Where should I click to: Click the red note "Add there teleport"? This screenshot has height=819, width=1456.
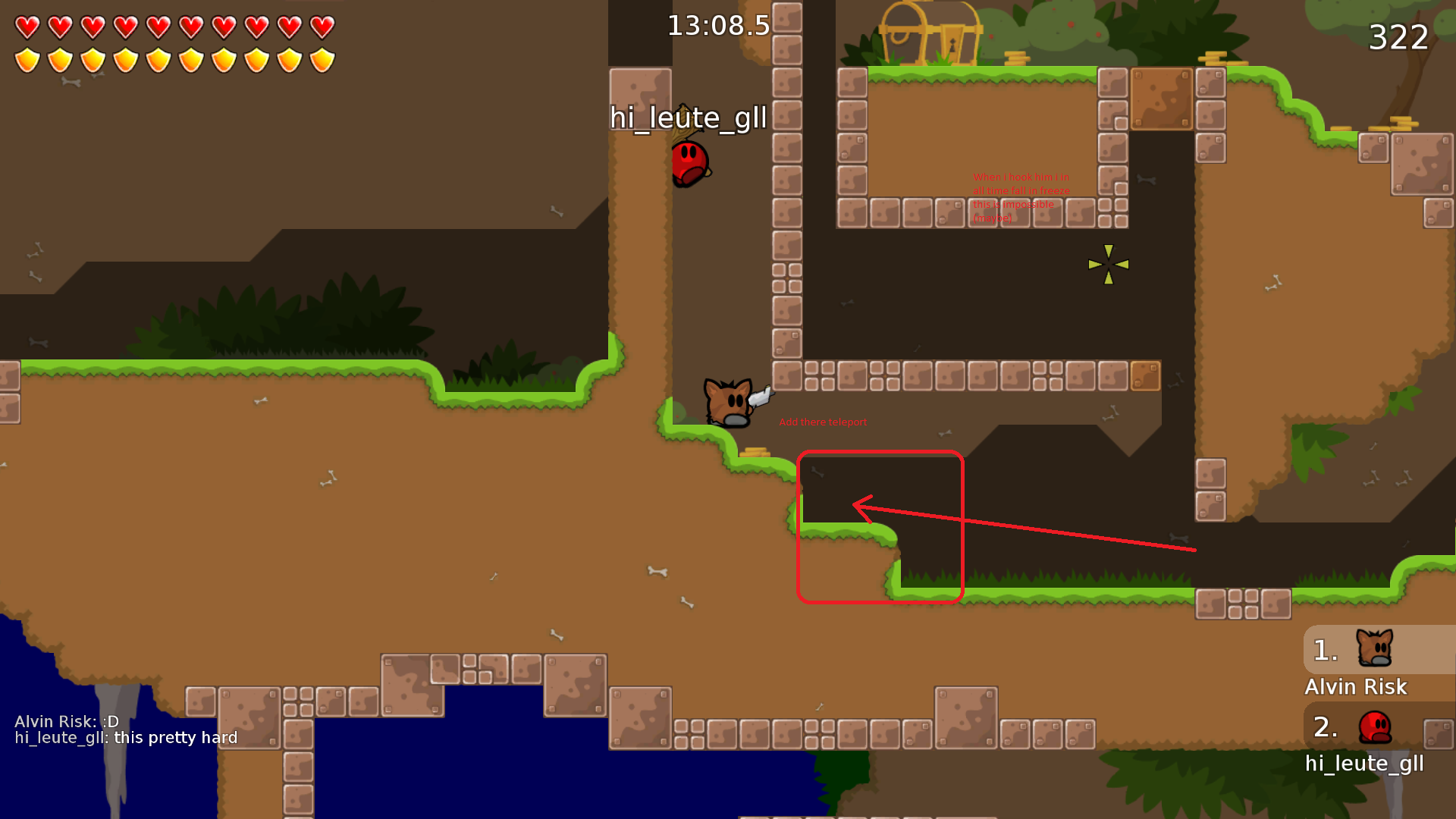pyautogui.click(x=823, y=422)
